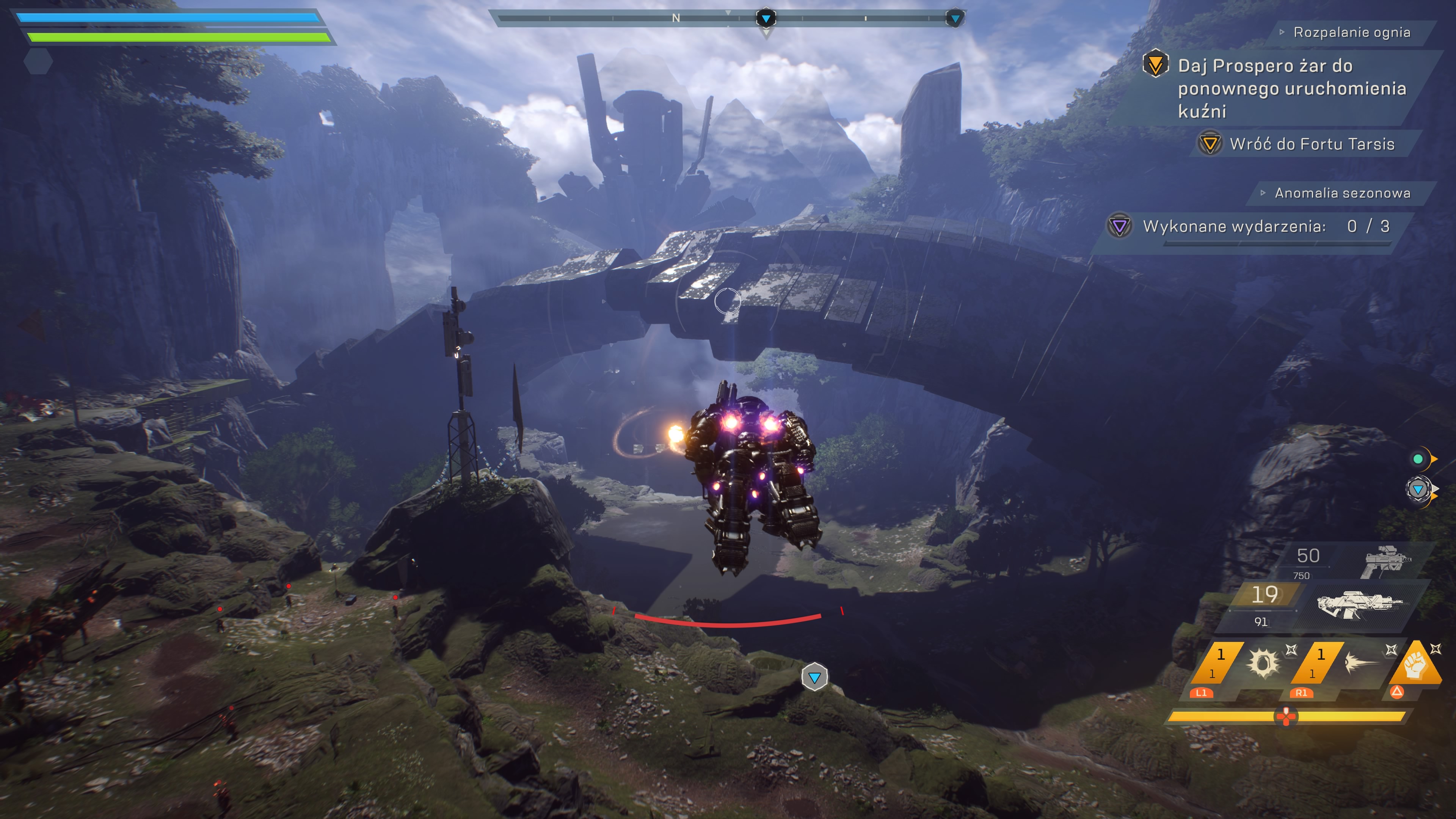1456x819 pixels.
Task: Click the compass bar's north indicator
Action: coord(676,19)
